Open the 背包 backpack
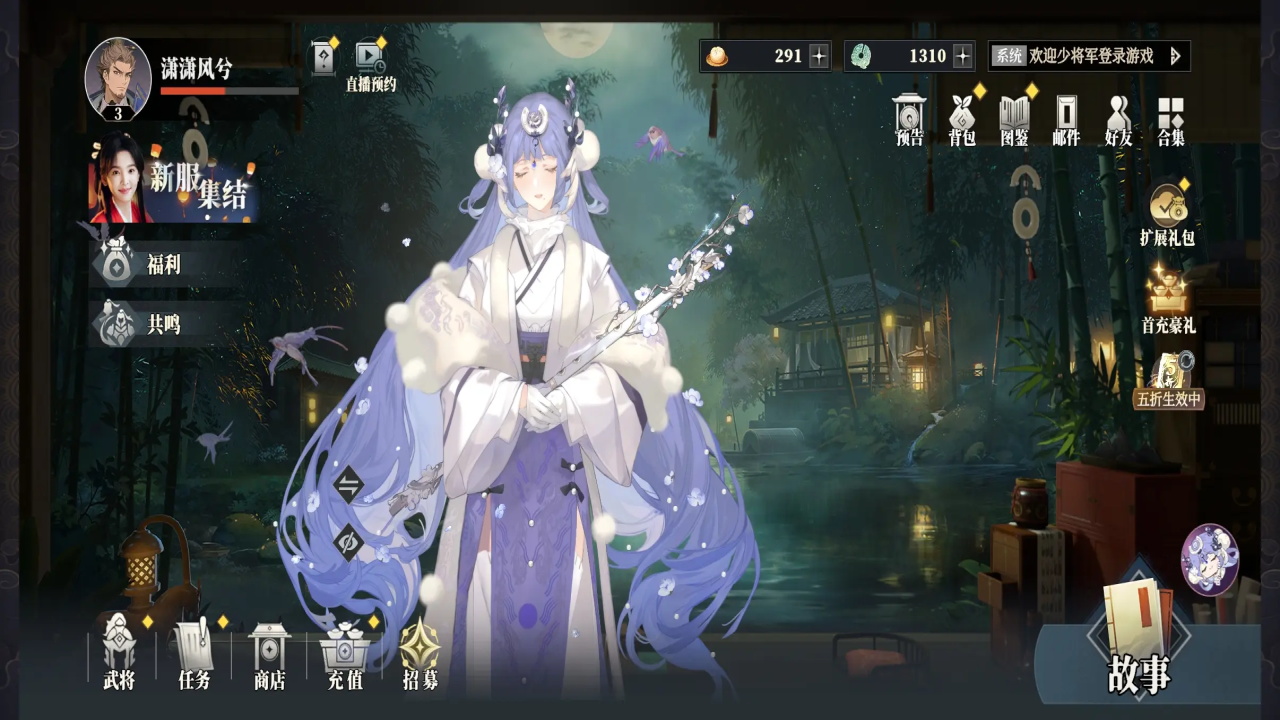The width and height of the screenshot is (1280, 720). [x=962, y=120]
